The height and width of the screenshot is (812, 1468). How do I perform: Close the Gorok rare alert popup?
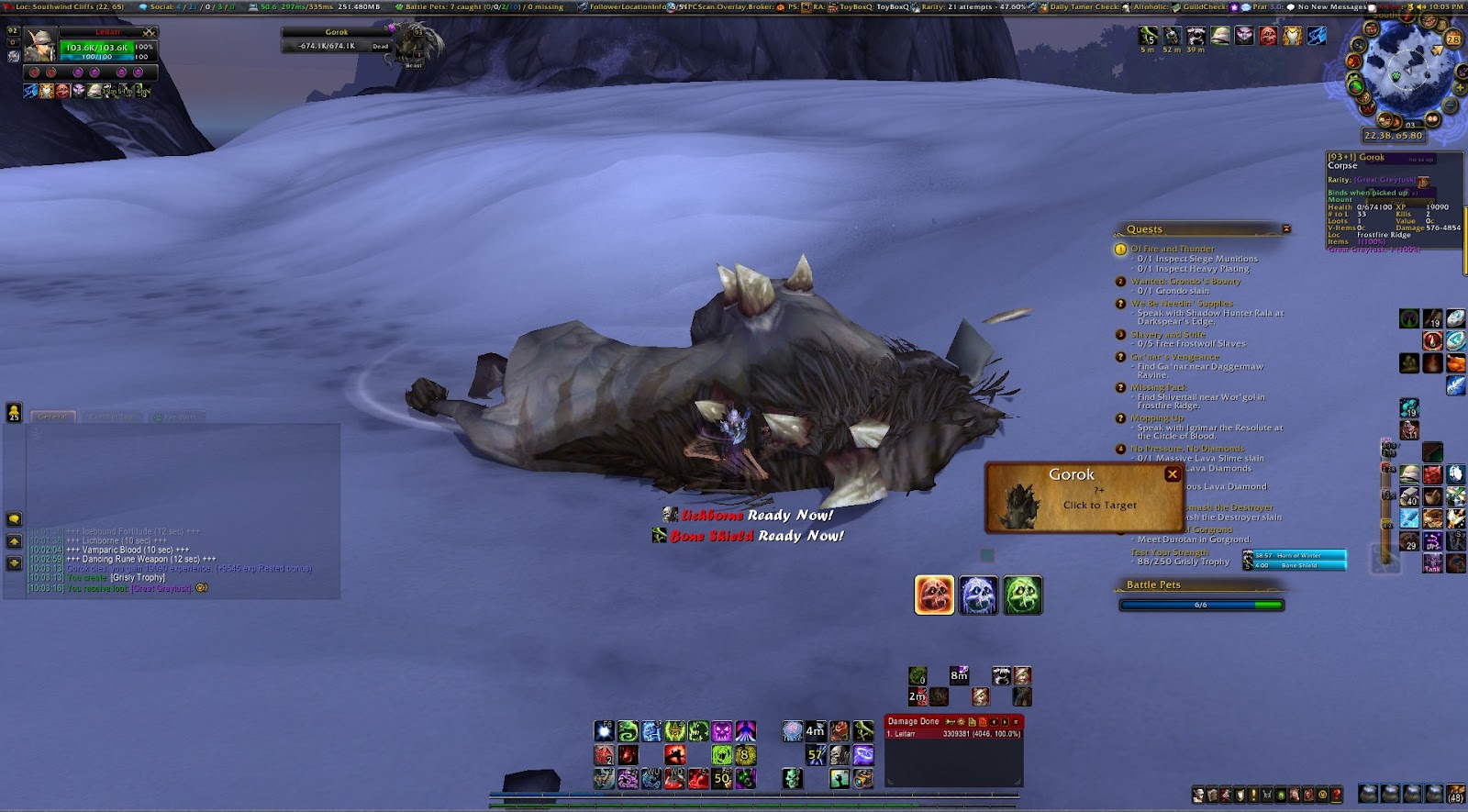click(1172, 474)
